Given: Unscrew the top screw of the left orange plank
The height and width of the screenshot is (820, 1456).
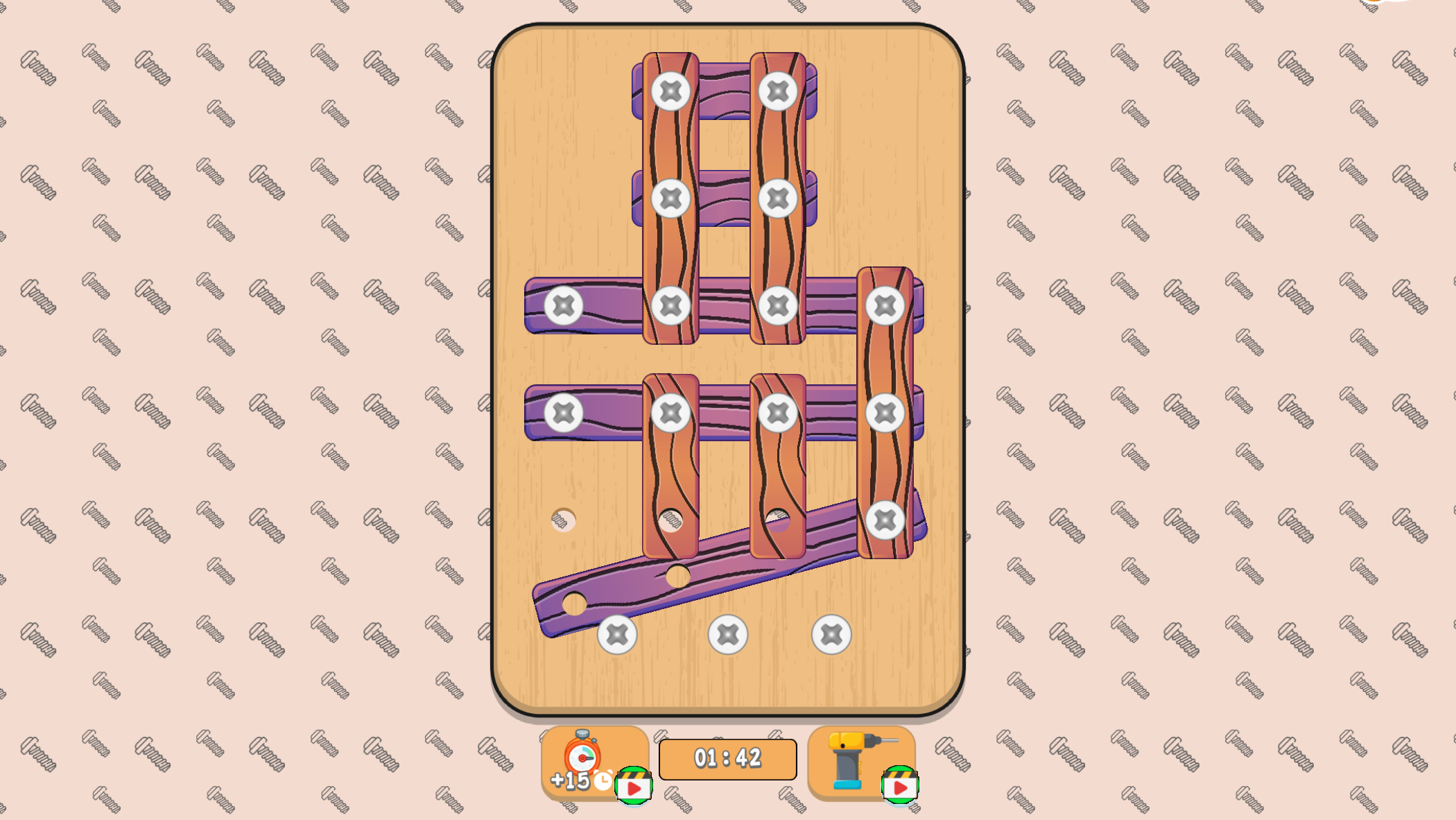Looking at the screenshot, I should pyautogui.click(x=671, y=90).
